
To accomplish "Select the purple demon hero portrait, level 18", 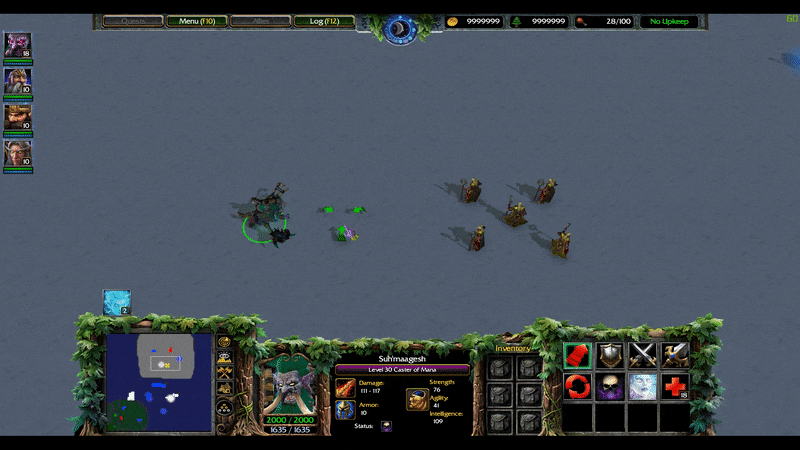I will [x=17, y=45].
